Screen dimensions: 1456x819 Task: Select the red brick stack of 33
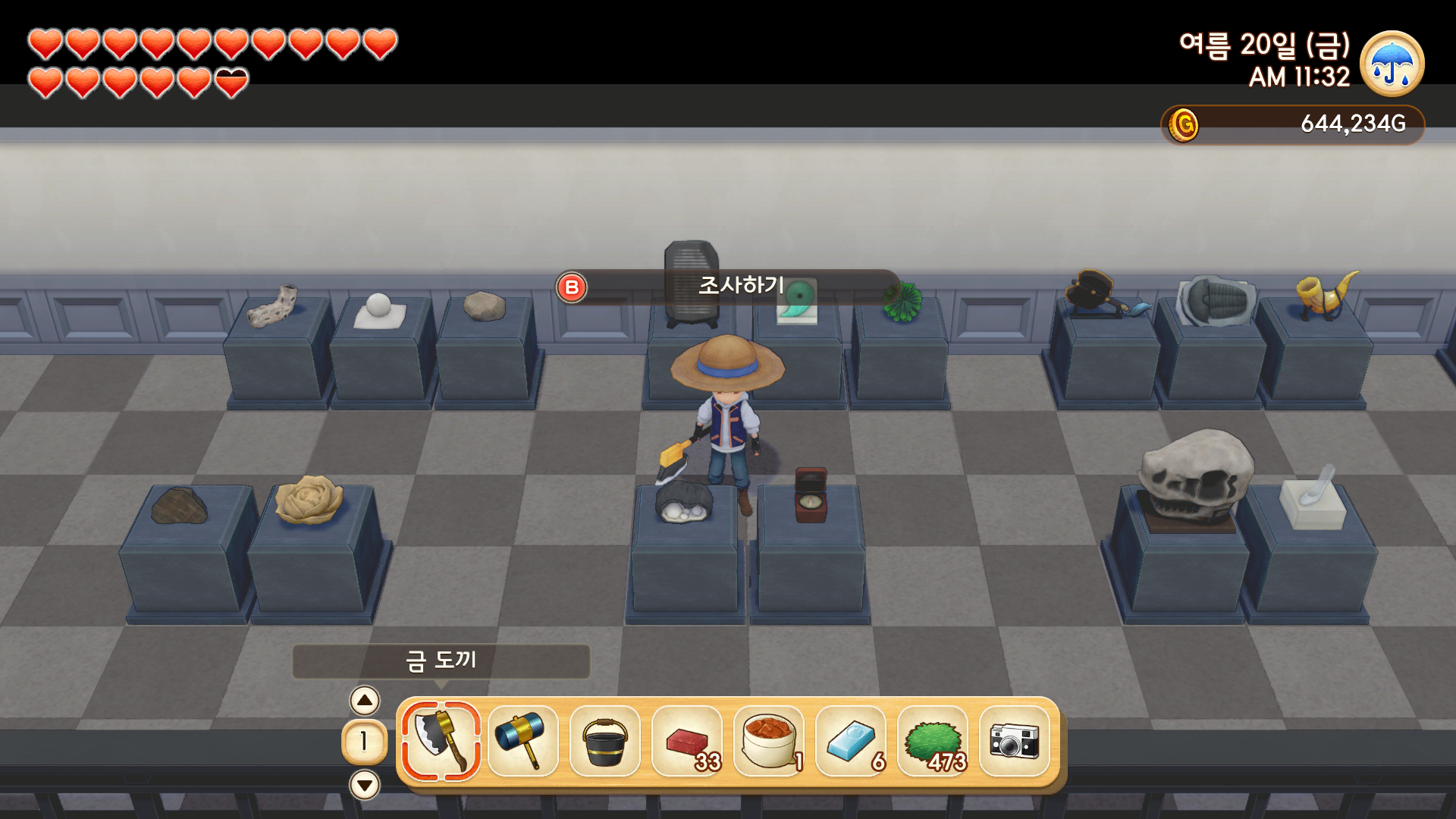pyautogui.click(x=686, y=741)
